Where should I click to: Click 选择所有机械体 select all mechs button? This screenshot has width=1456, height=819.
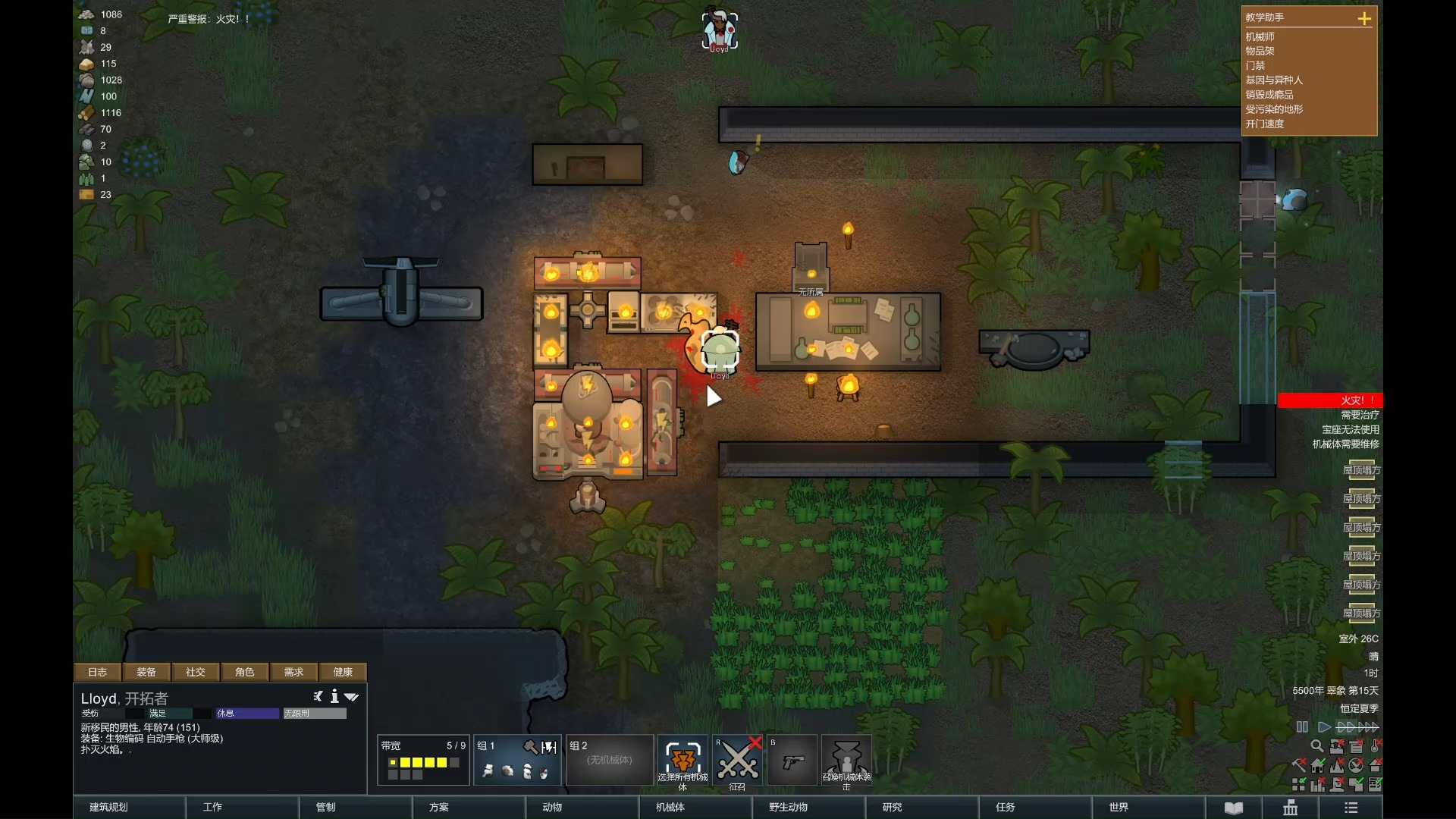[682, 761]
